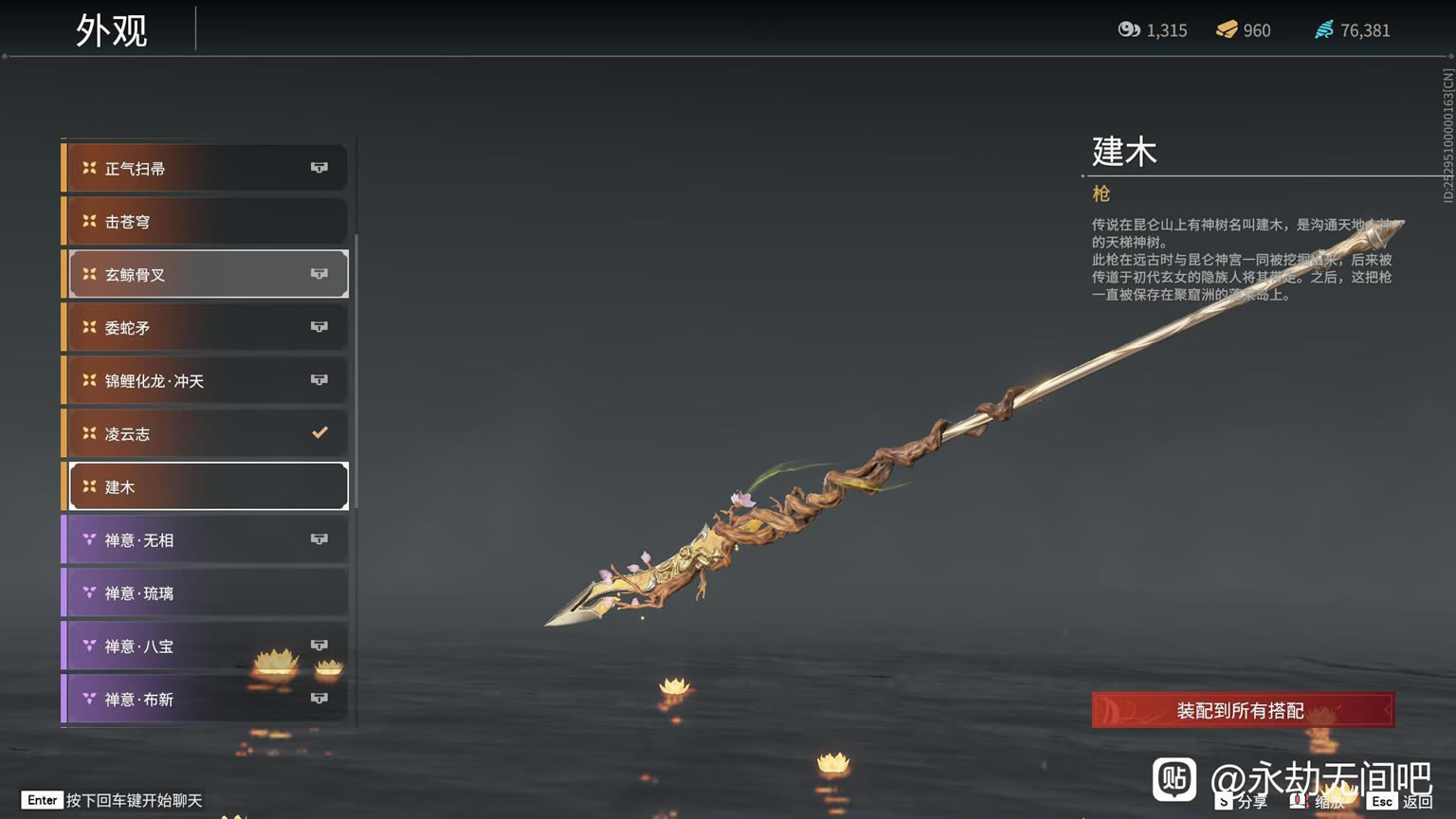Screen dimensions: 1456x819
Task: Pick the 委蛇矛 spear skin
Action: point(205,328)
